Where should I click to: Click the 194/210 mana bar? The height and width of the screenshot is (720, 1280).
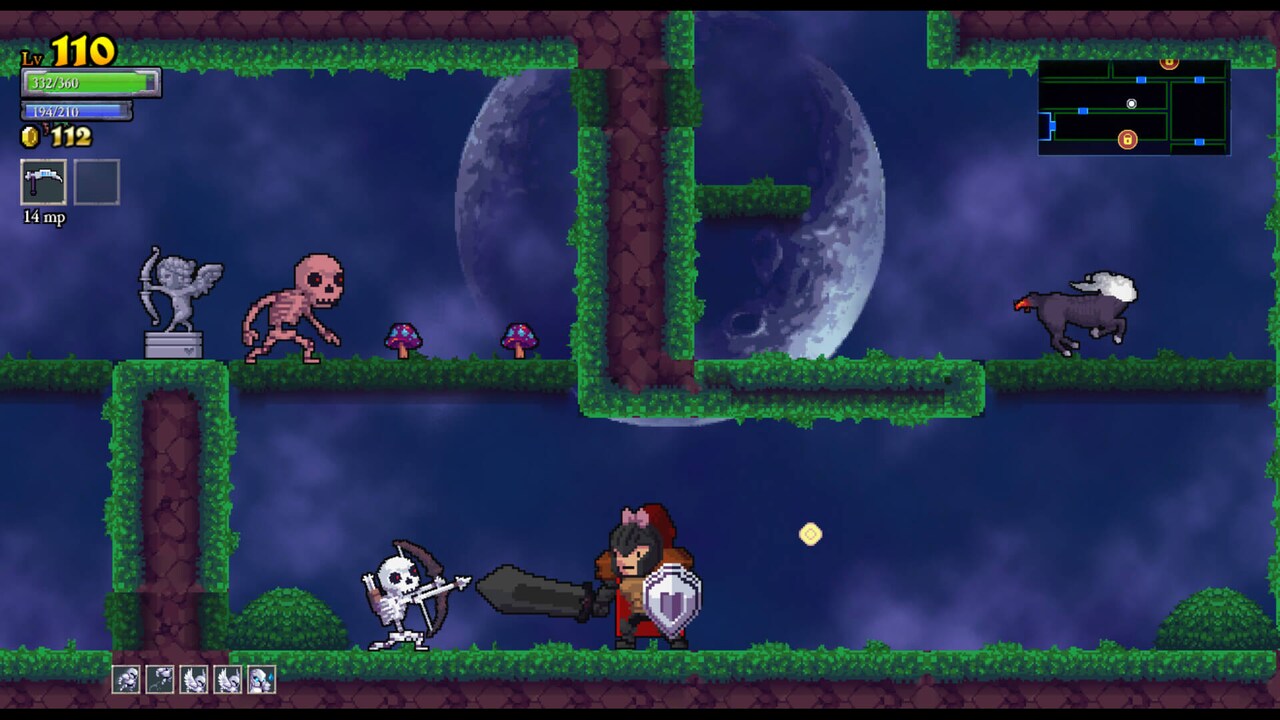pos(75,111)
